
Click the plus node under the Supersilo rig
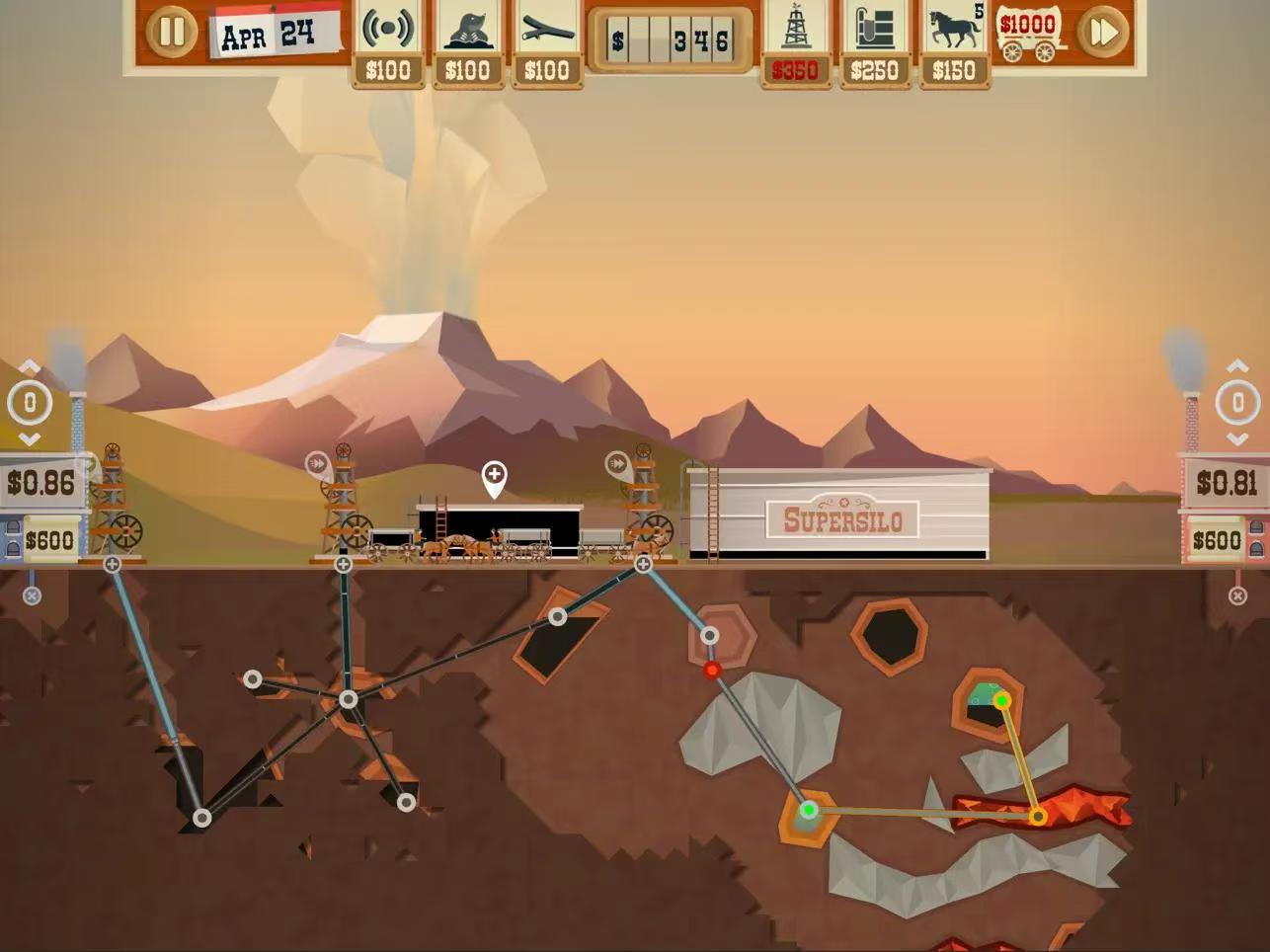tap(643, 564)
